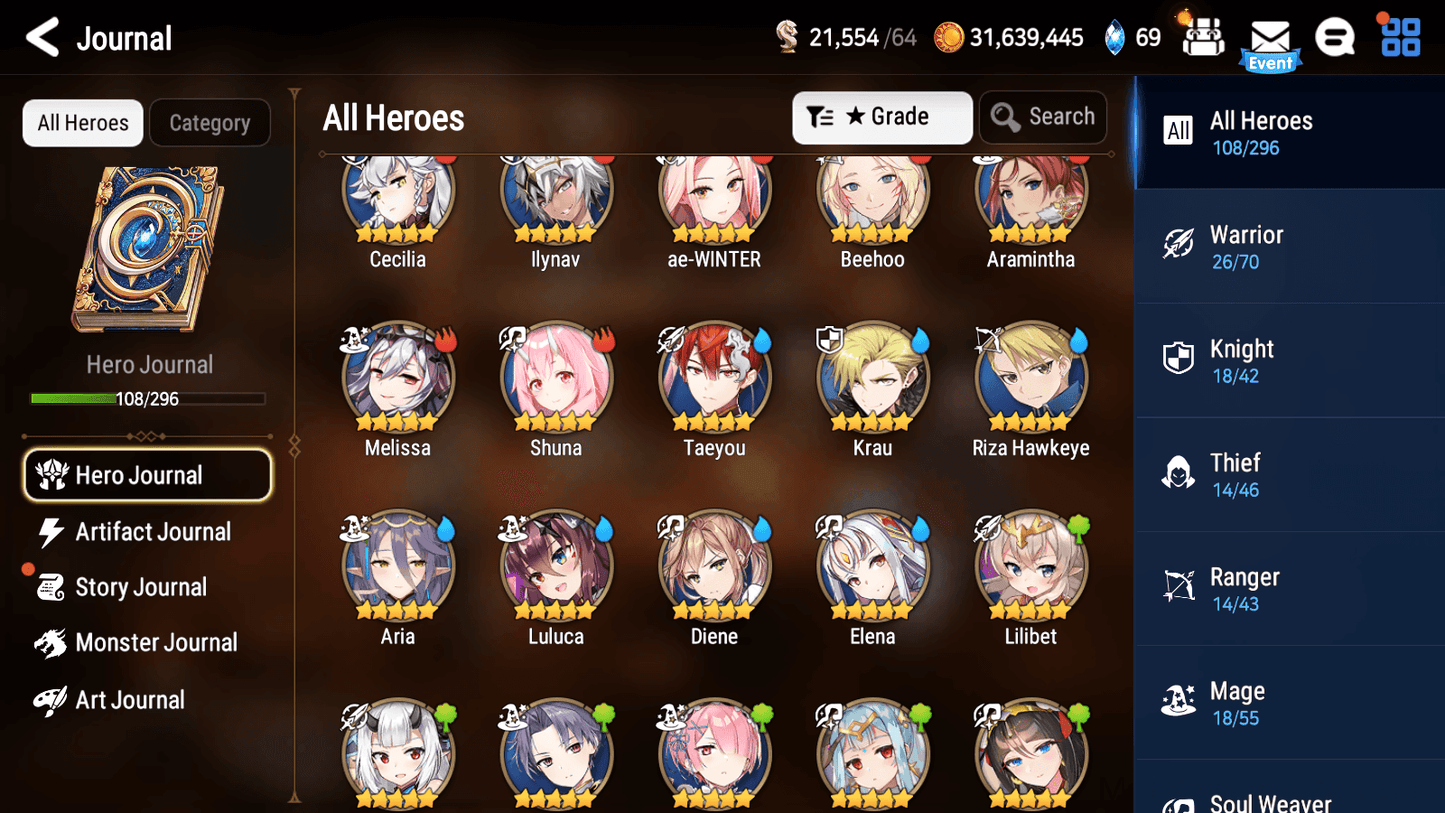The image size is (1445, 813).
Task: Switch to the Story Journal
Action: coord(141,587)
